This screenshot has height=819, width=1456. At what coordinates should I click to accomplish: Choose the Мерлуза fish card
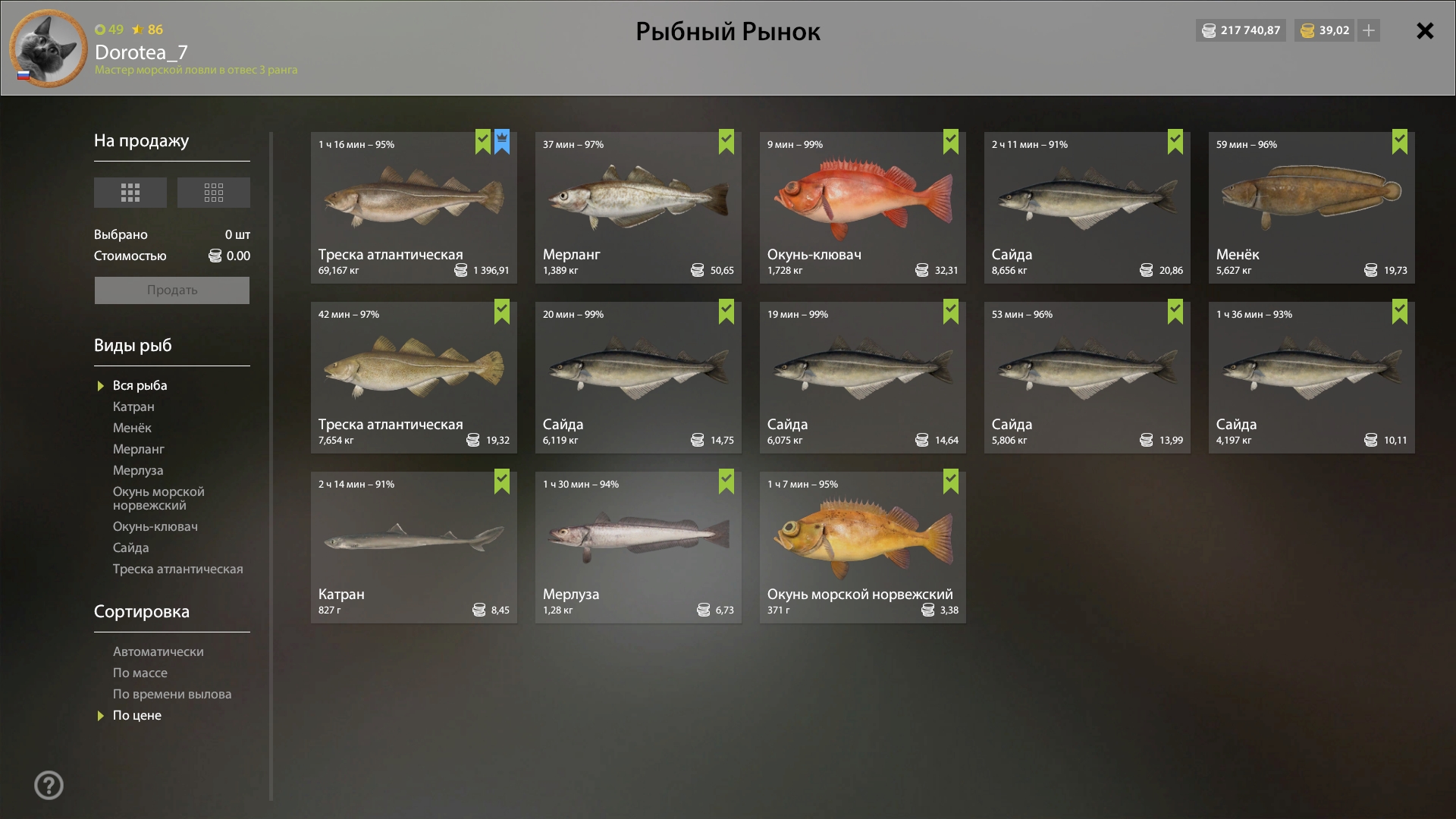(x=638, y=548)
